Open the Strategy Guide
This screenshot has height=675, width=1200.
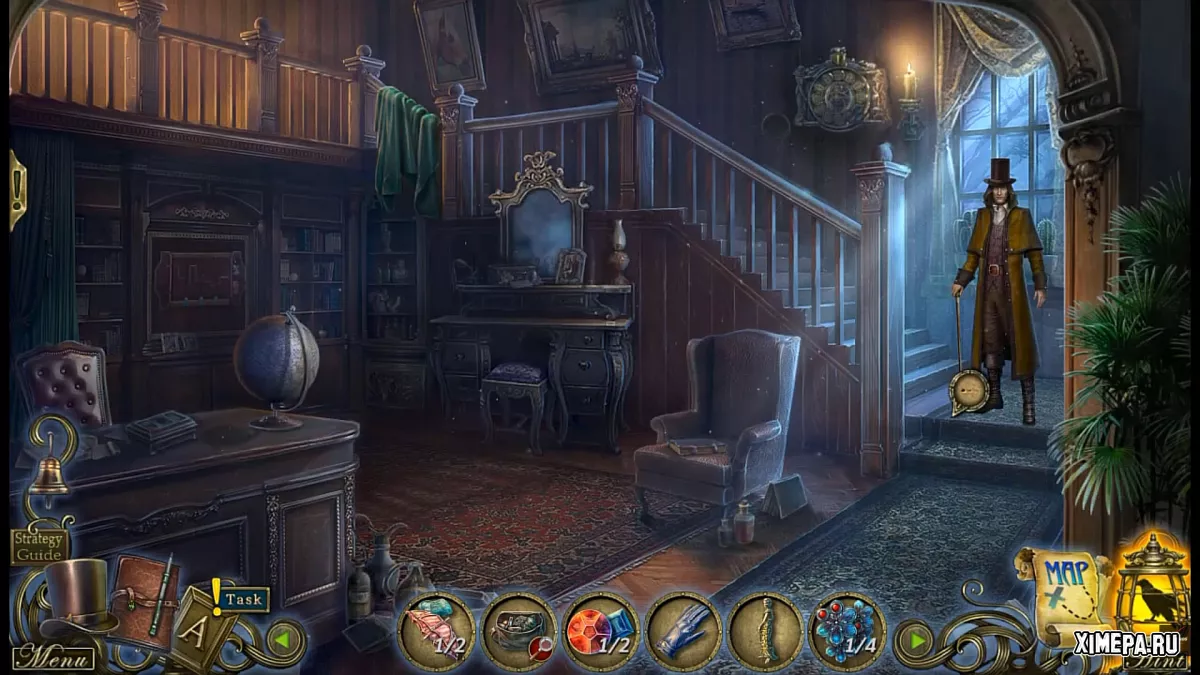click(x=40, y=544)
